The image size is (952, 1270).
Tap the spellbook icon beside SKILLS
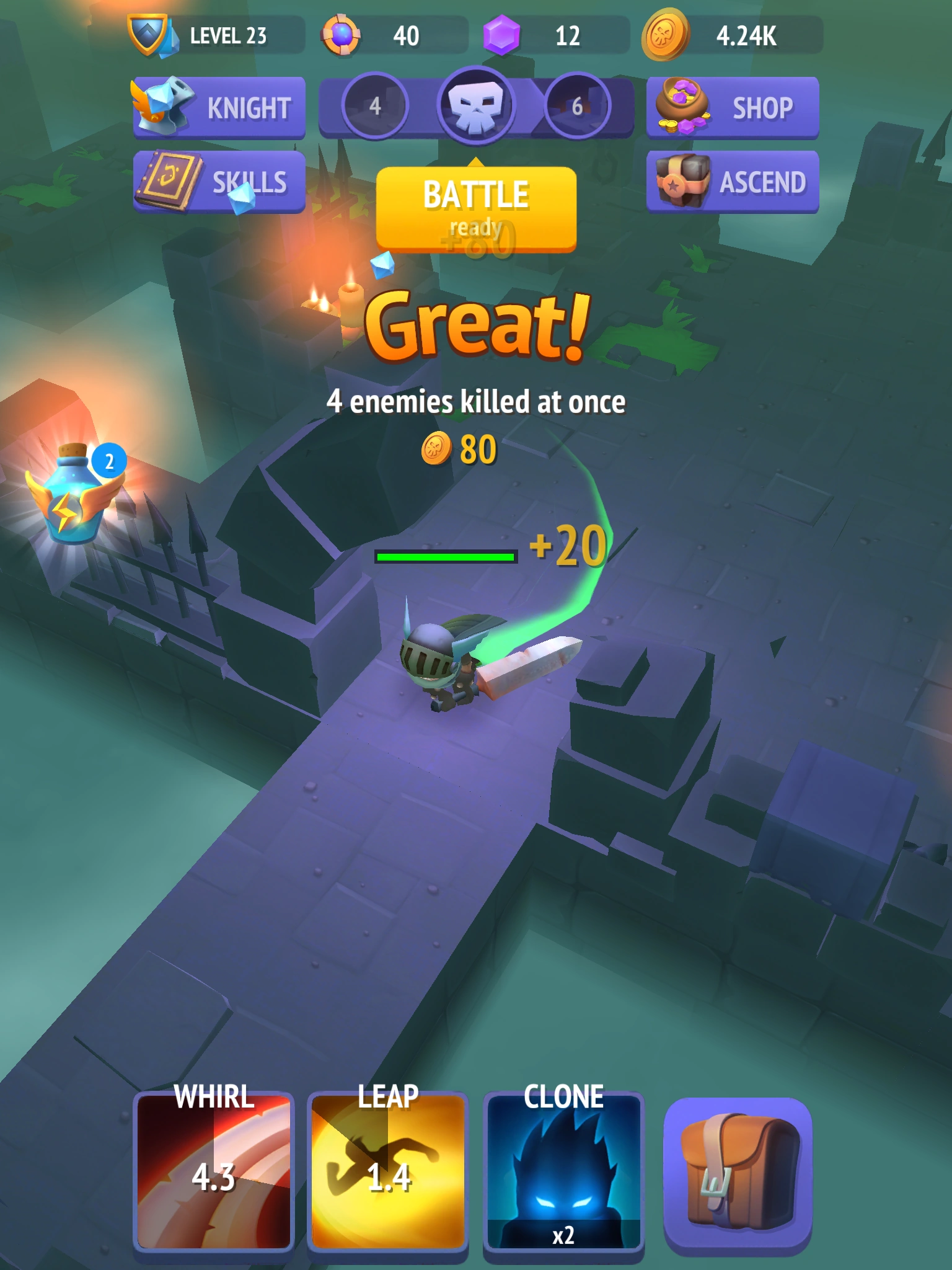[167, 182]
